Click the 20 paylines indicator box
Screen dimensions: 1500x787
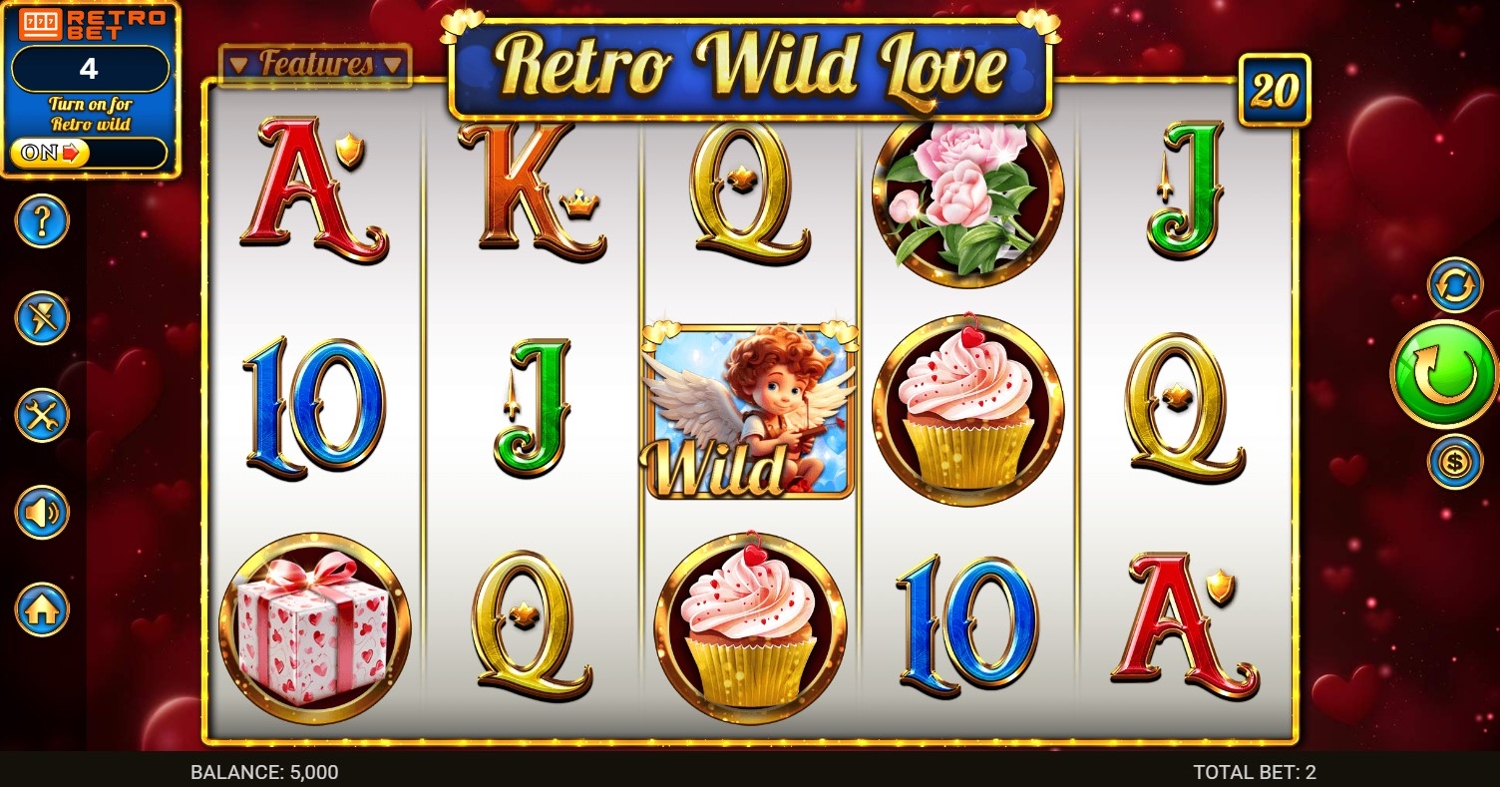tap(1274, 90)
